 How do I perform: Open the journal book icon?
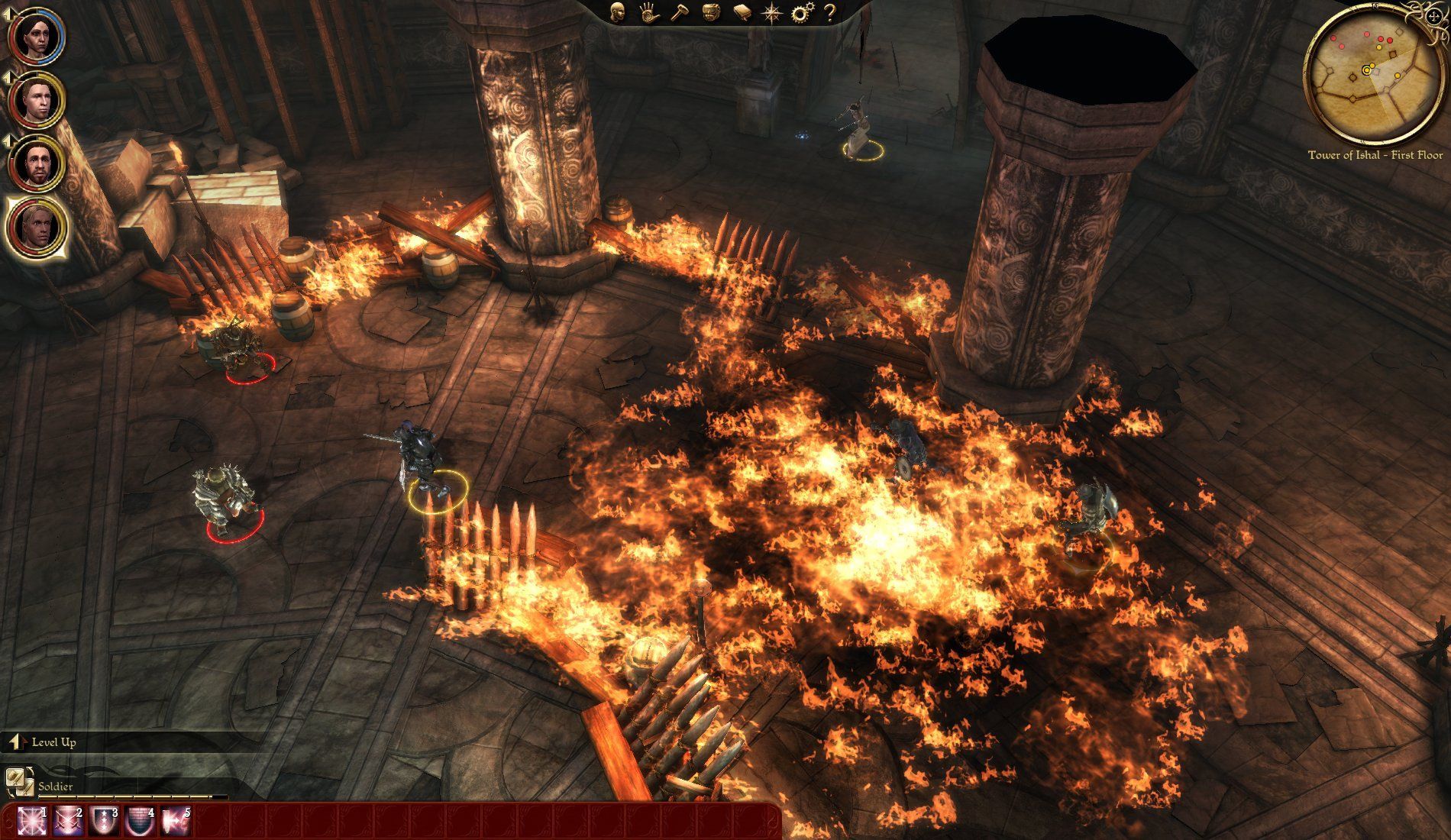point(741,11)
